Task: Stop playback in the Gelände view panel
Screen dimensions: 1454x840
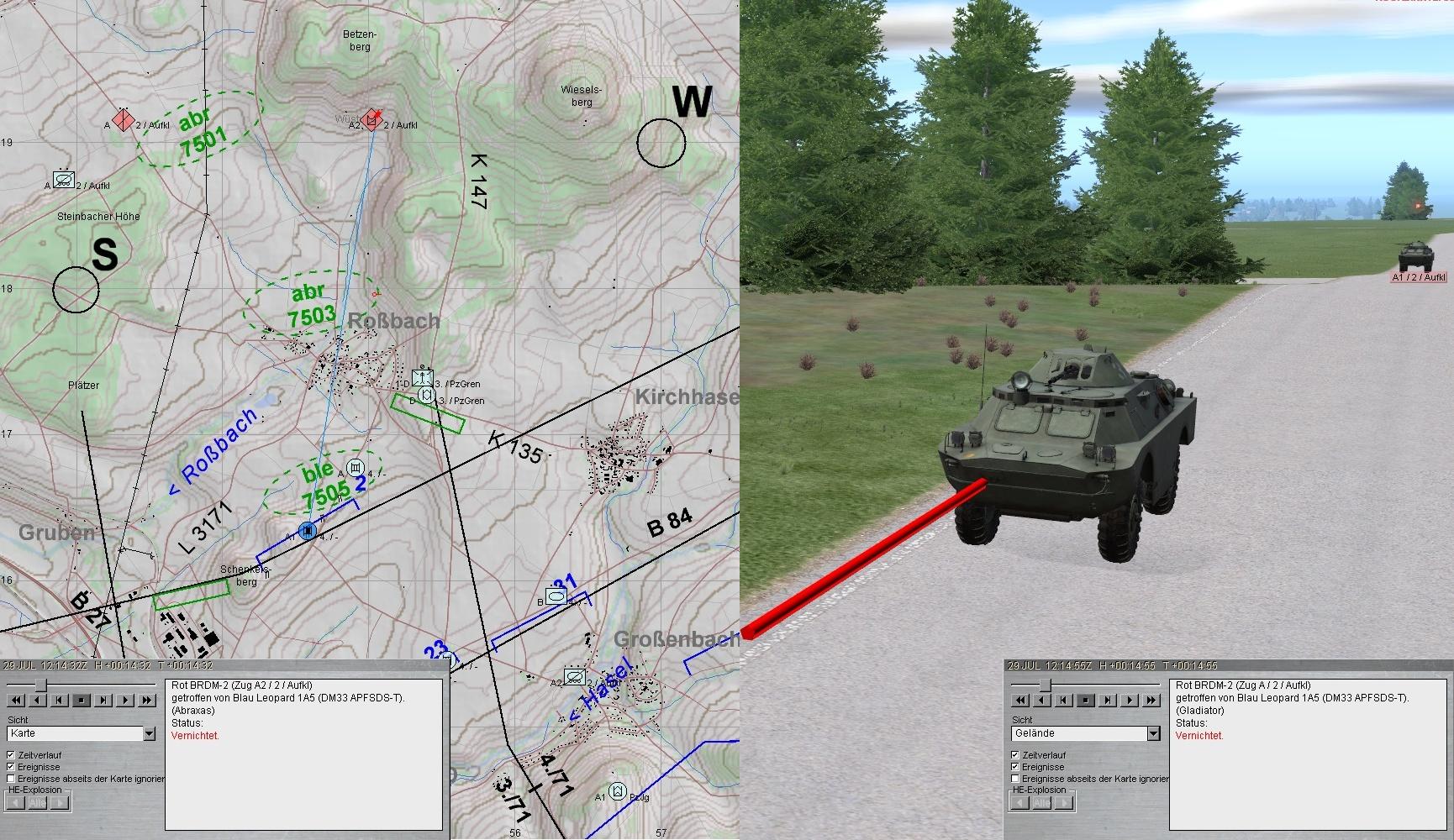Action: coord(1086,700)
